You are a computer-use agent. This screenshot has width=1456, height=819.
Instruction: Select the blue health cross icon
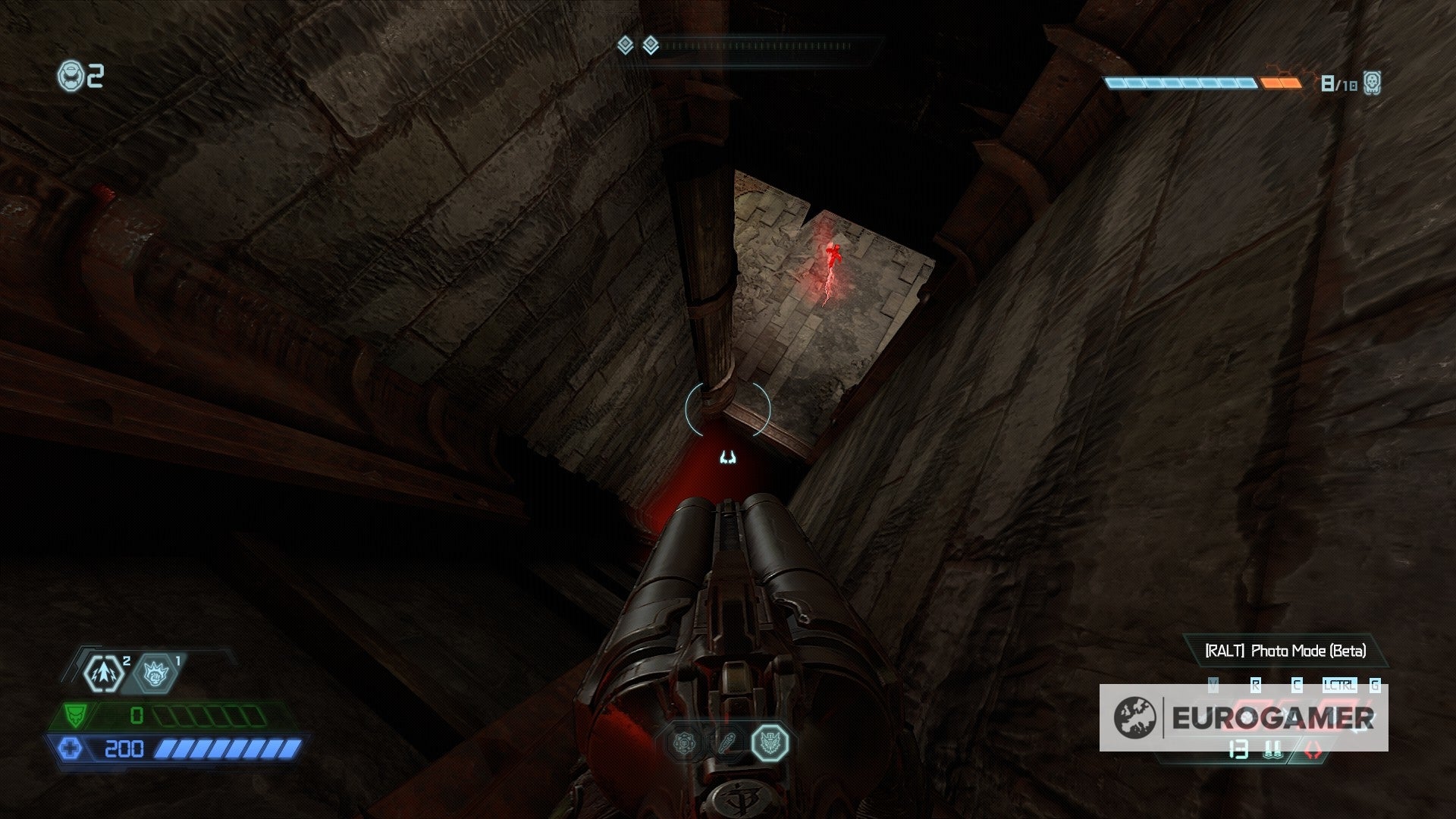click(x=71, y=748)
